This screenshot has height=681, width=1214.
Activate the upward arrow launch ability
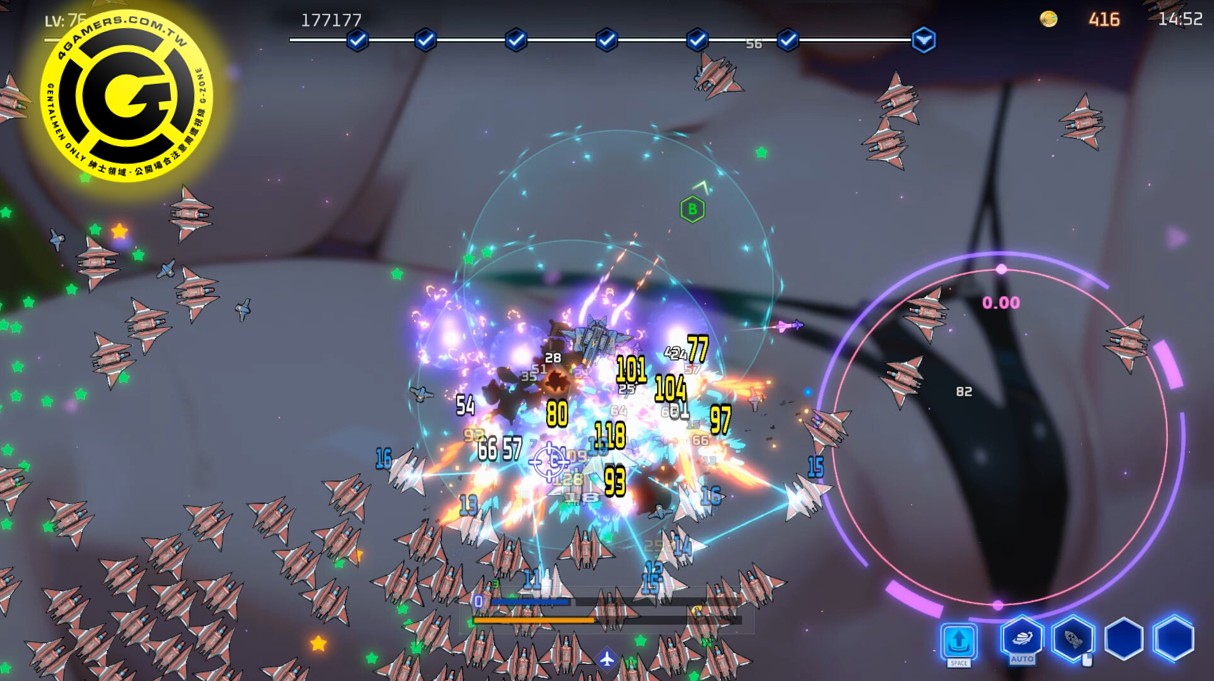[x=958, y=641]
